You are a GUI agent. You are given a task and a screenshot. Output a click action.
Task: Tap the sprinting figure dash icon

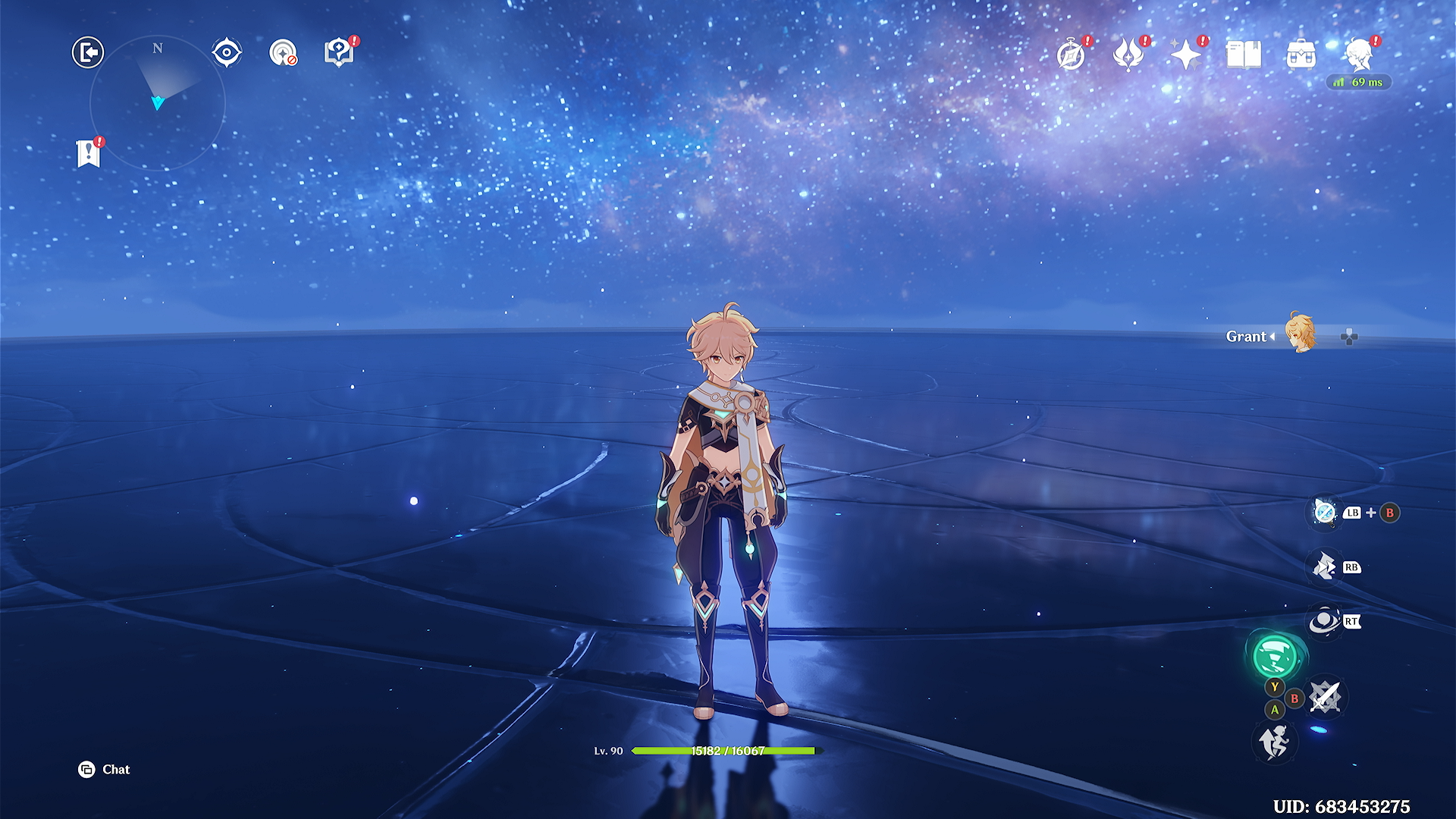coord(1275,741)
